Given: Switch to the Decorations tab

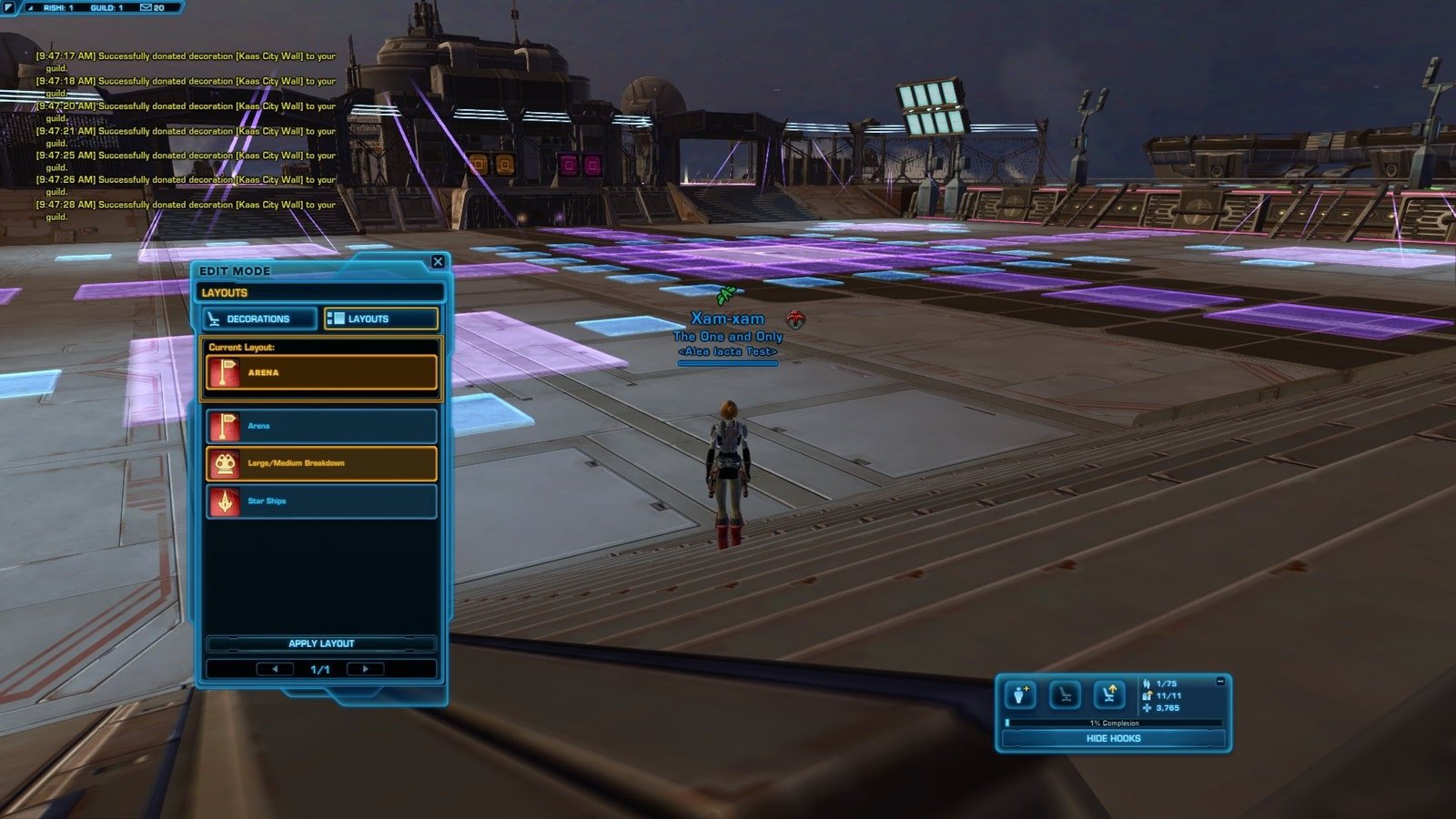Looking at the screenshot, I should coord(260,318).
